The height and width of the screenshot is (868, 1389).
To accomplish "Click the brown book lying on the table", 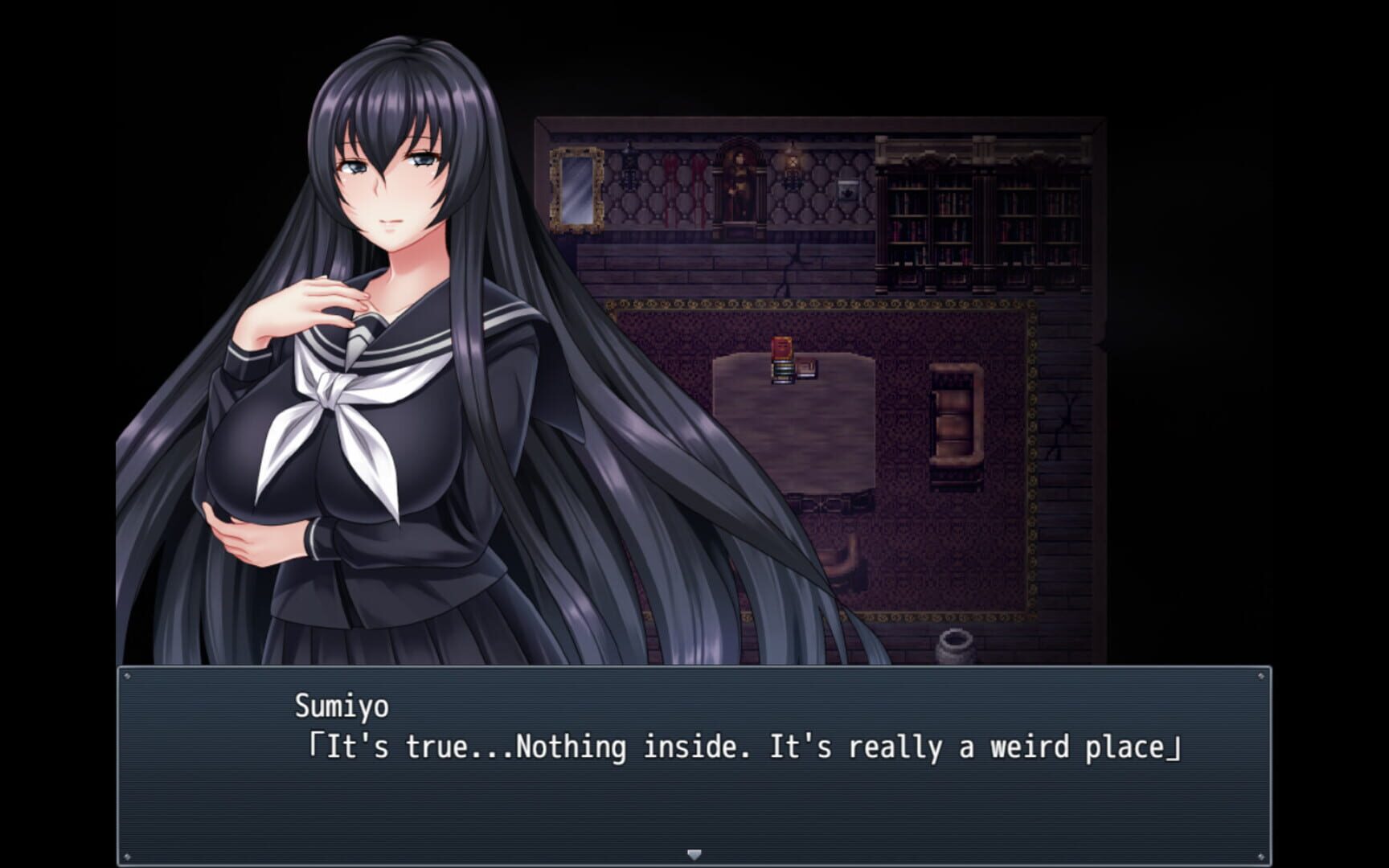I will [x=809, y=368].
